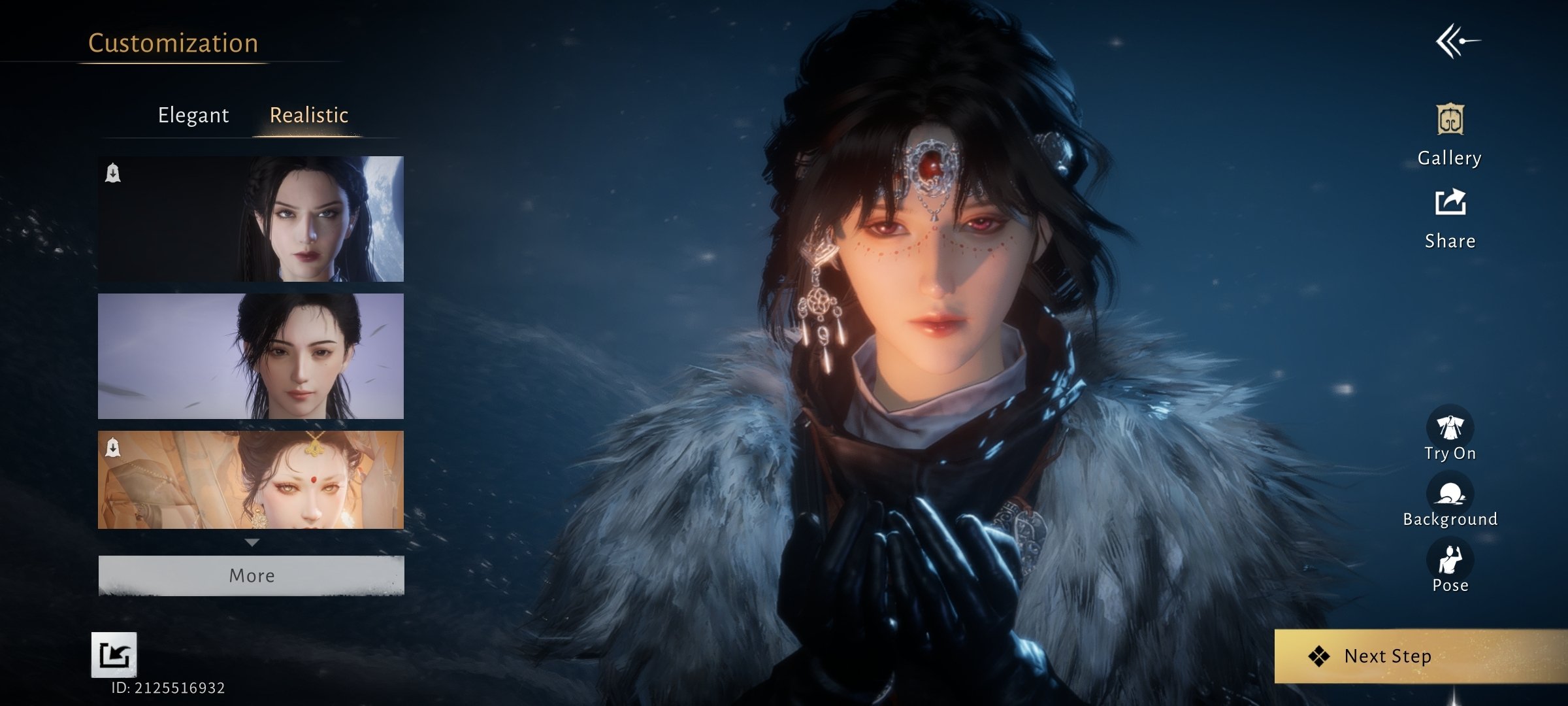Pick the lavender background face preset
1568x706 pixels.
click(251, 356)
